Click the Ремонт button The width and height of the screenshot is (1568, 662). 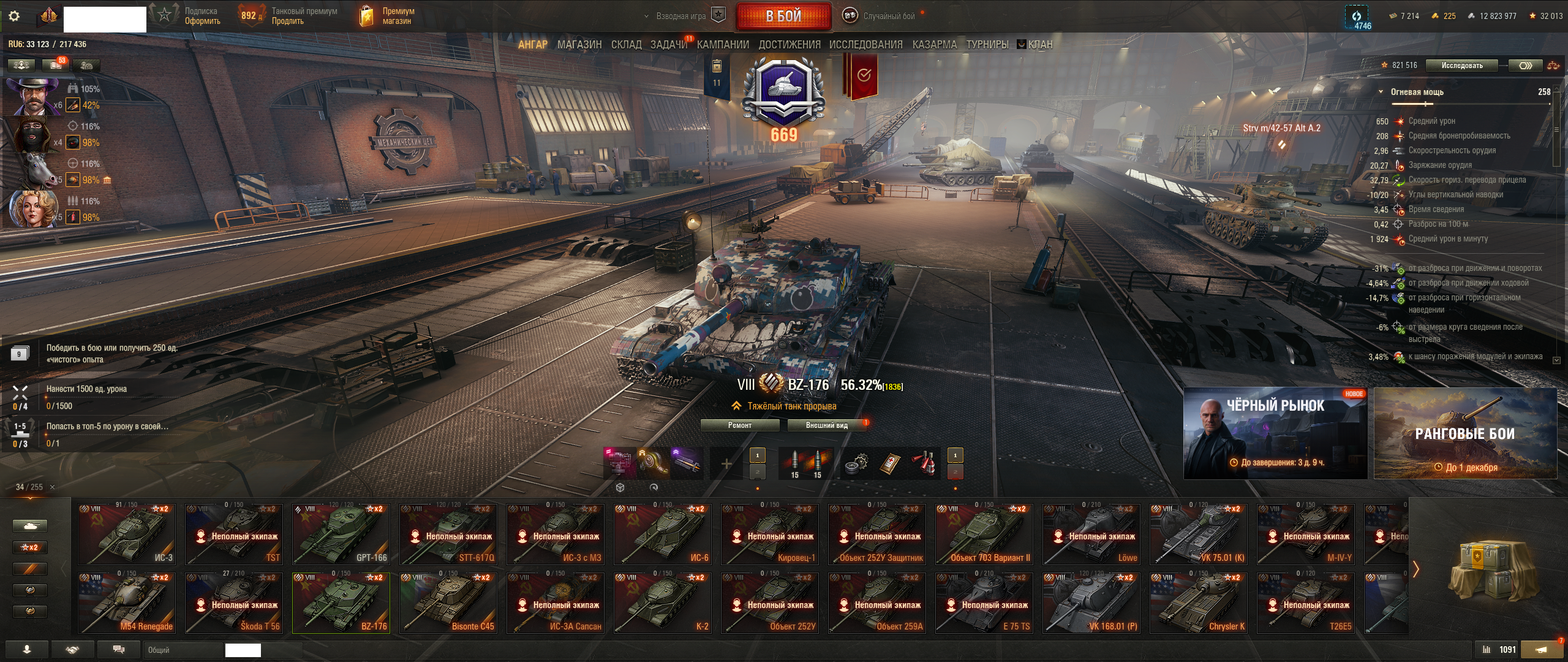(x=739, y=425)
